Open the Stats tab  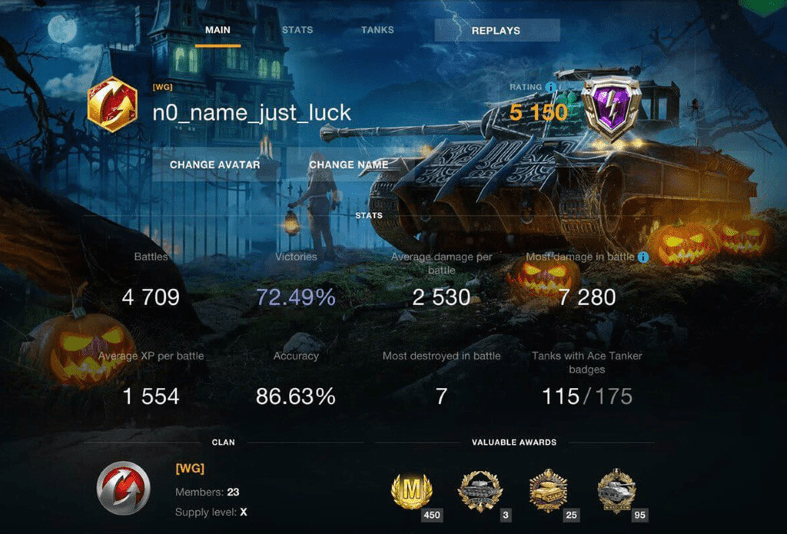tap(297, 30)
